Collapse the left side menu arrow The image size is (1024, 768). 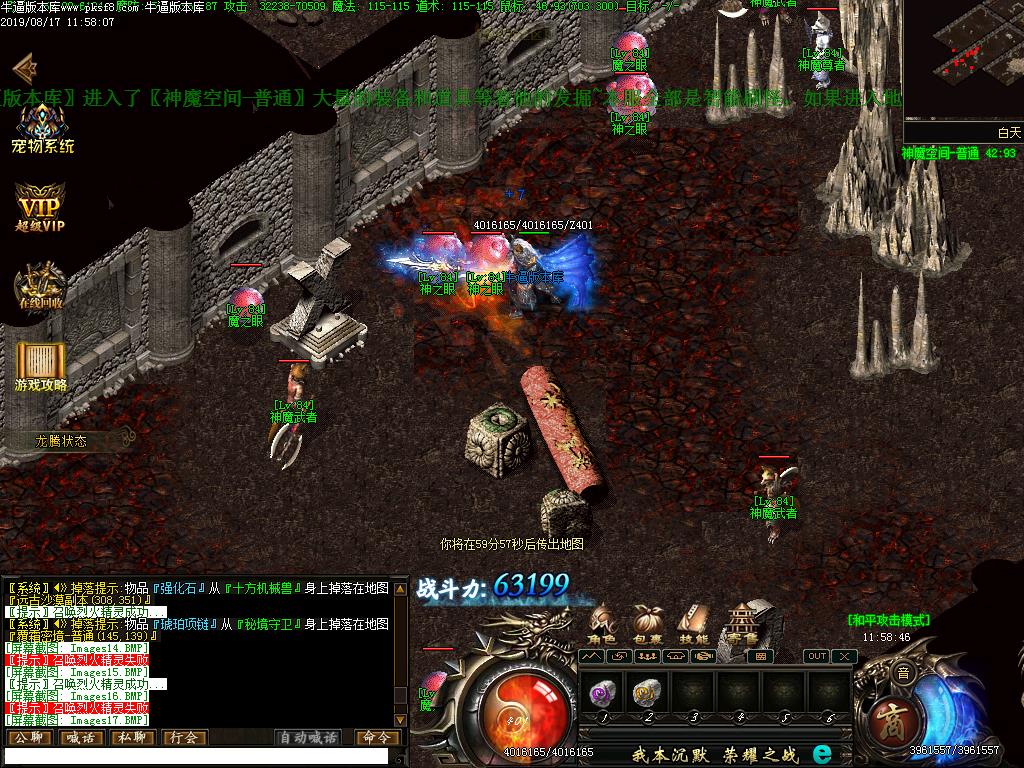pos(24,68)
